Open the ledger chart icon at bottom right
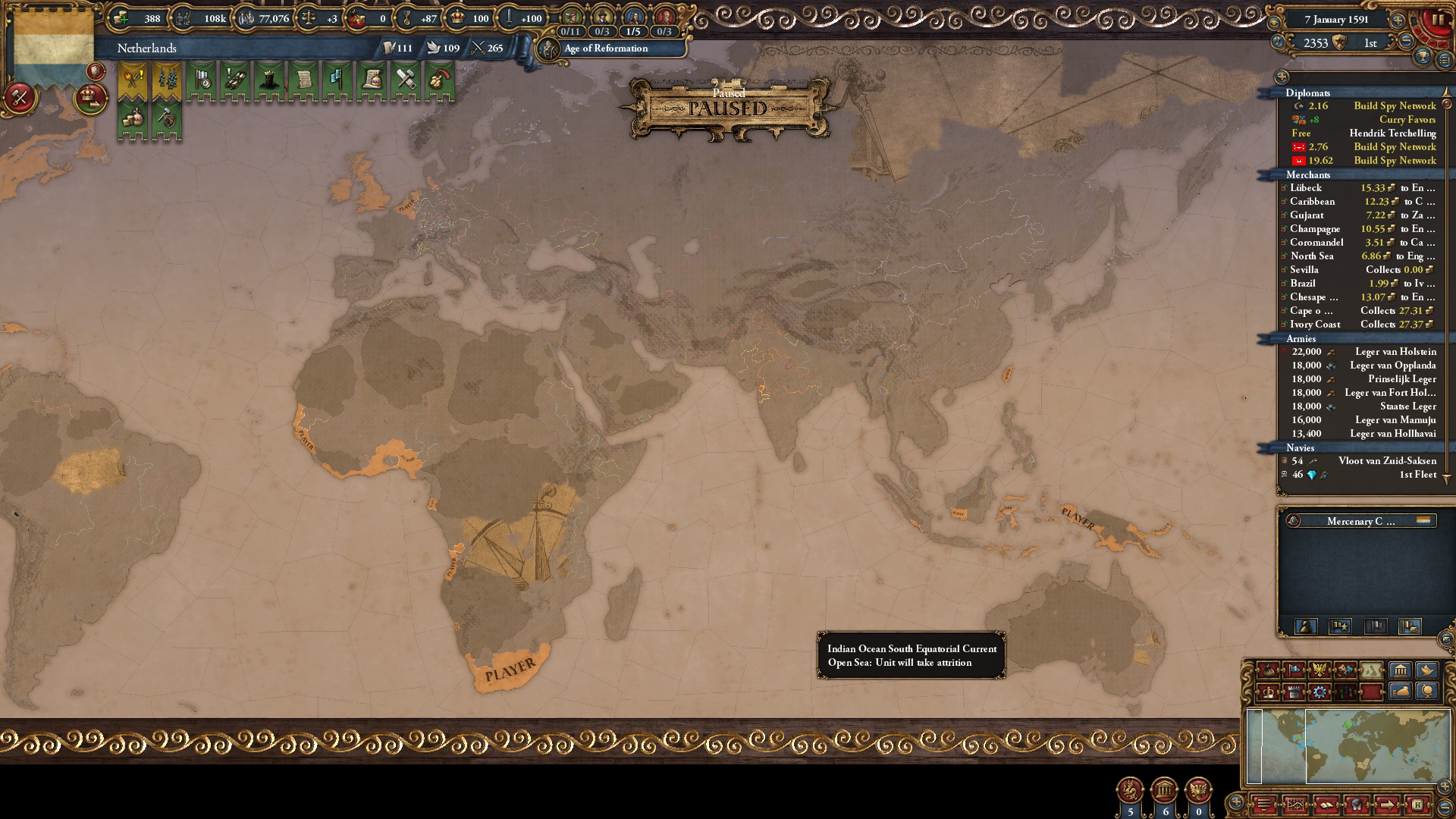Image resolution: width=1456 pixels, height=819 pixels. pos(1295,804)
